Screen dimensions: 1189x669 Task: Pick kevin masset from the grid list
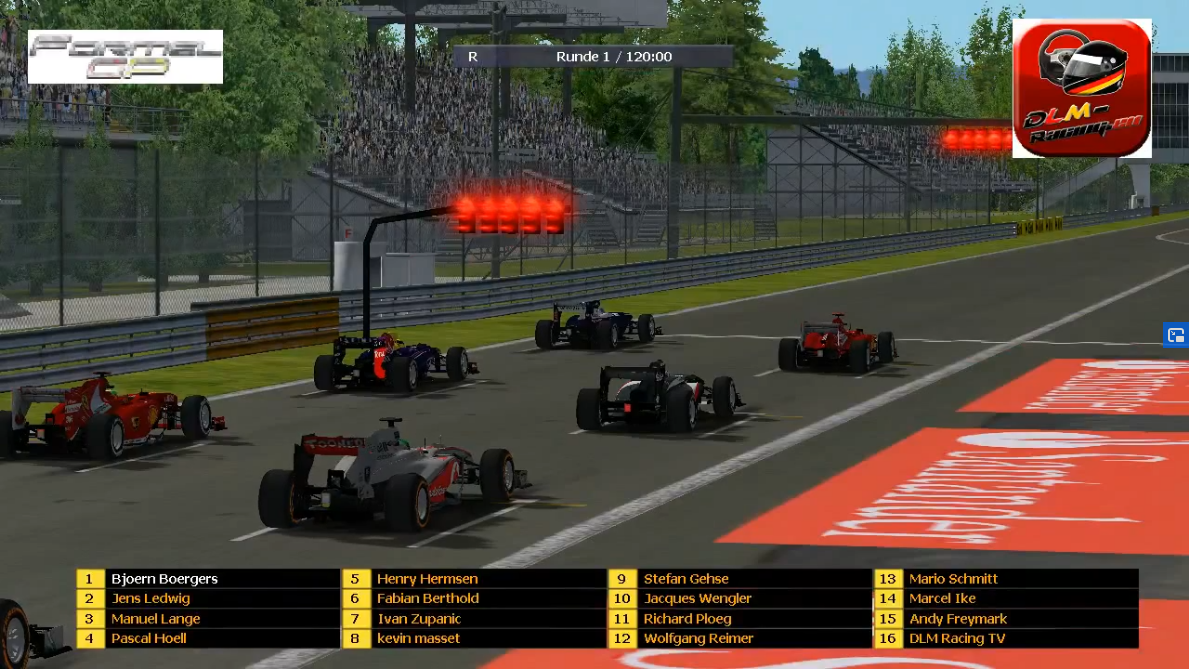tap(418, 639)
